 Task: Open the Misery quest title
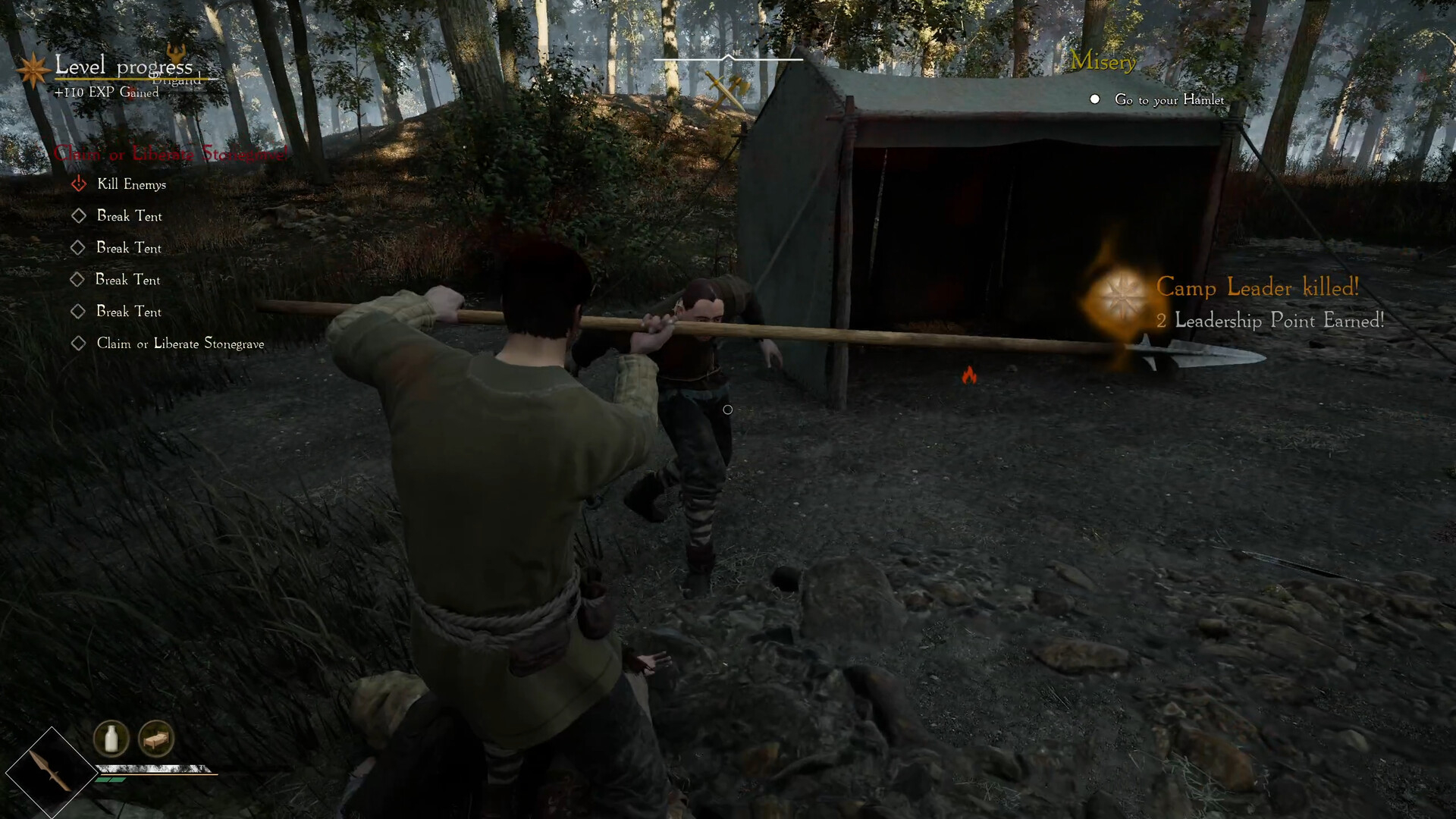[x=1103, y=62]
